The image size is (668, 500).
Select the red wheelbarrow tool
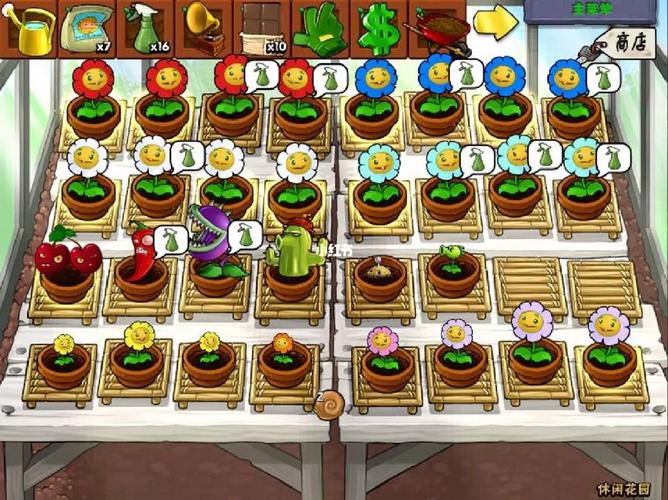tap(437, 28)
